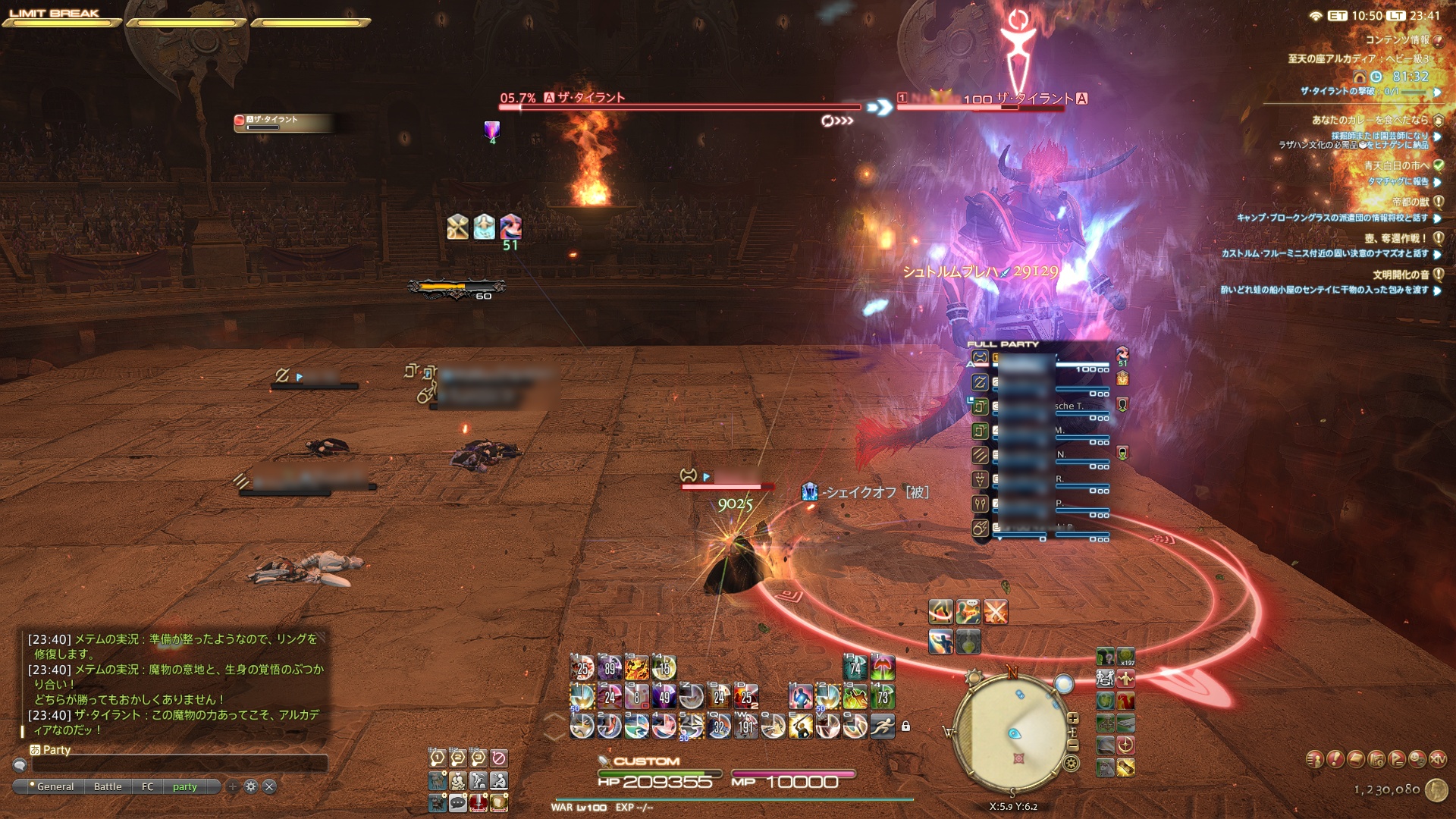Toggle the hotbar lock padlock

pyautogui.click(x=905, y=726)
